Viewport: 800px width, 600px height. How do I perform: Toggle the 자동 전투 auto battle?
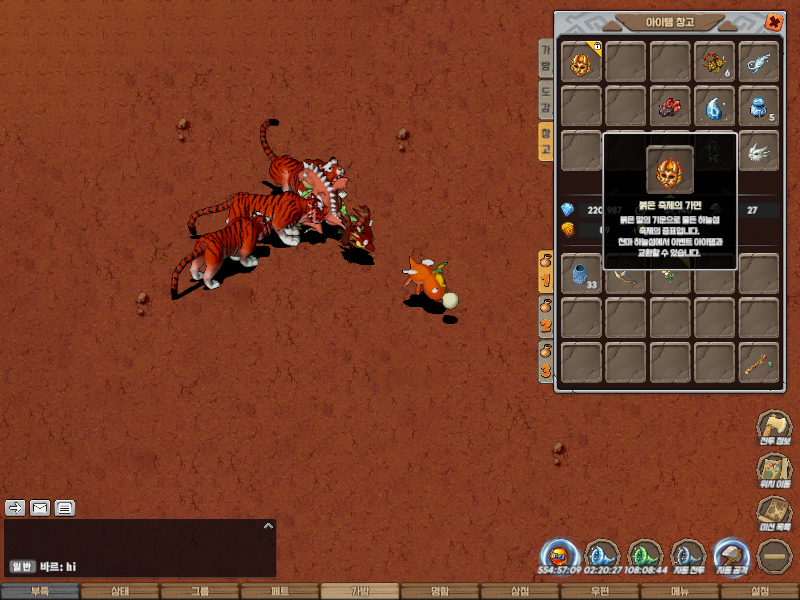[688, 556]
